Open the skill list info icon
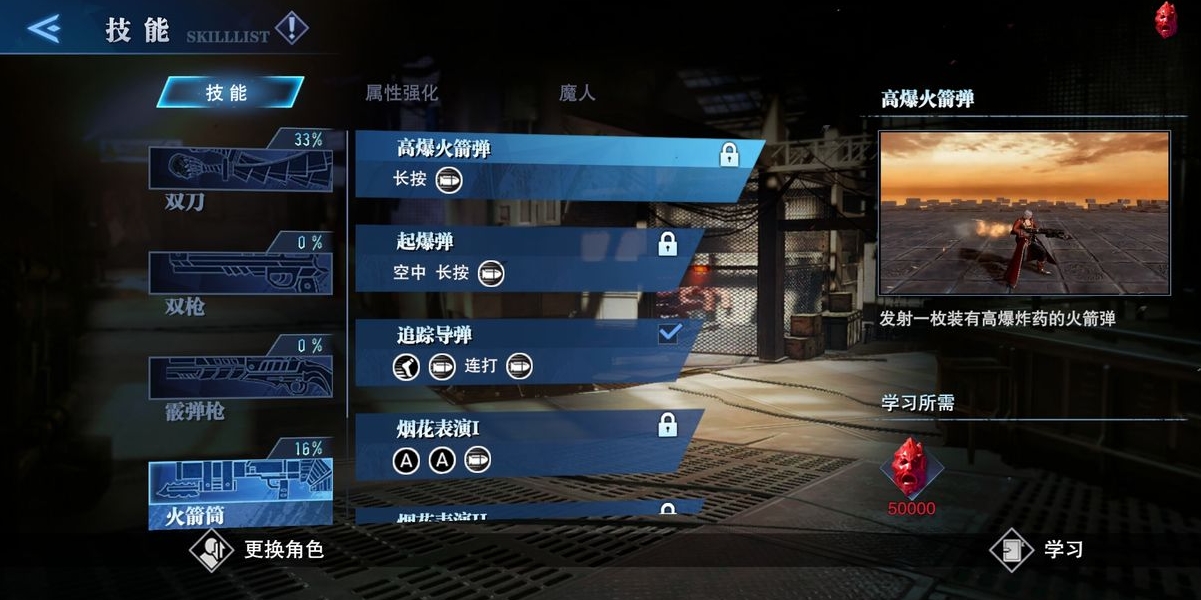1201x600 pixels. [x=291, y=28]
